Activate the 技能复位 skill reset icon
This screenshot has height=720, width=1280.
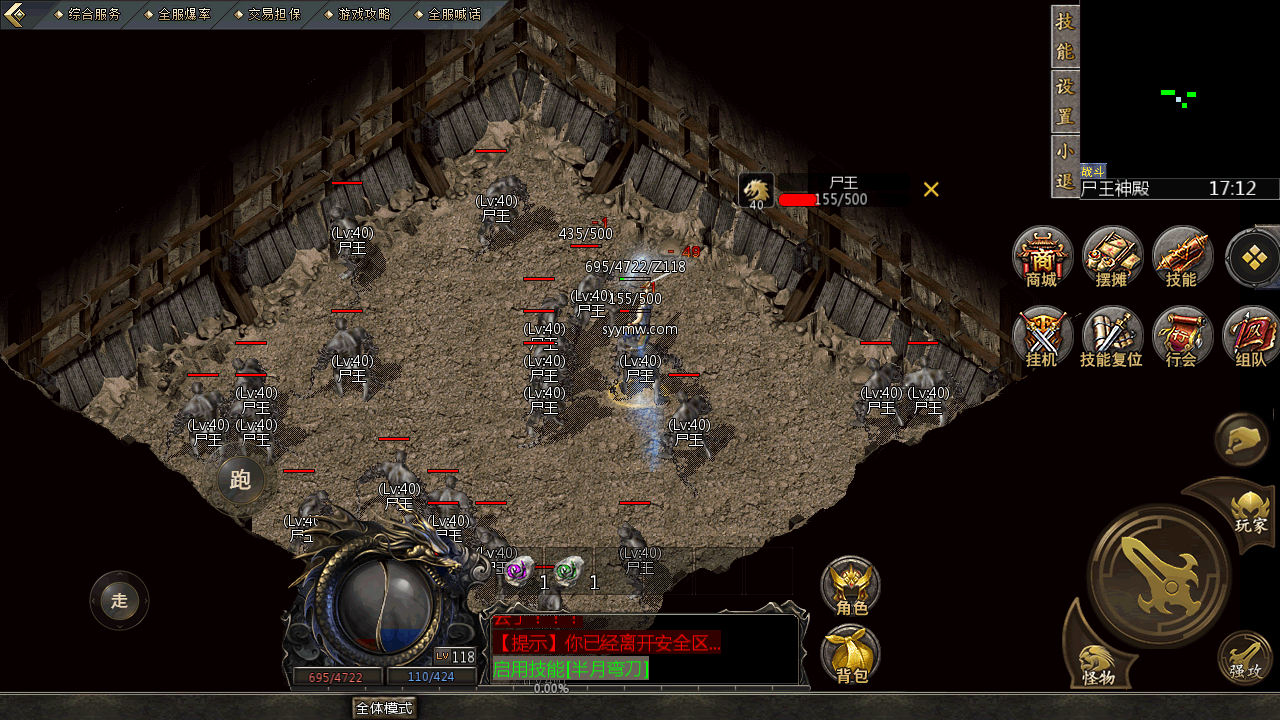coord(1112,336)
